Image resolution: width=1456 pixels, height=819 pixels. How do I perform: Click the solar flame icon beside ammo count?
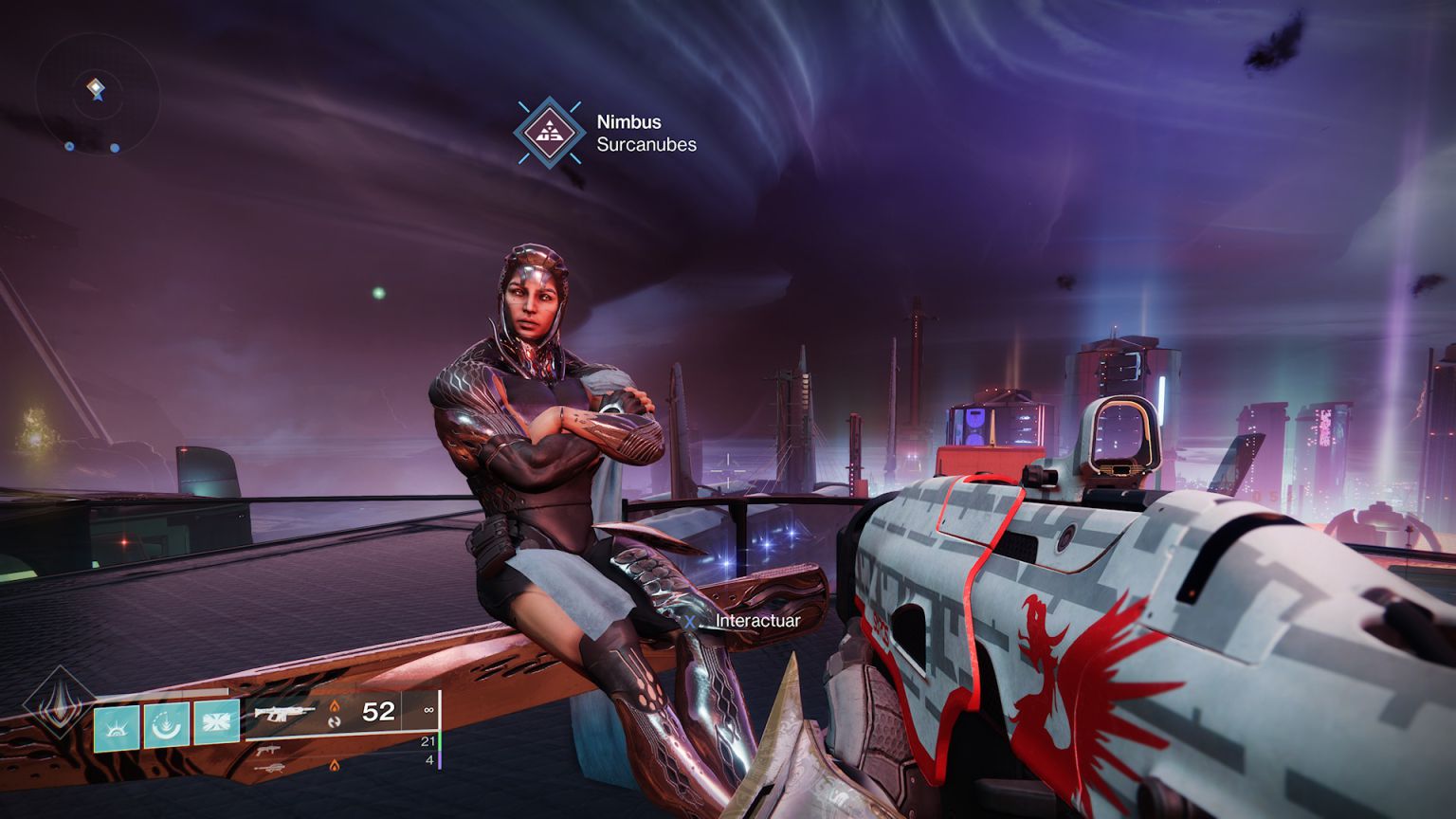click(x=335, y=706)
